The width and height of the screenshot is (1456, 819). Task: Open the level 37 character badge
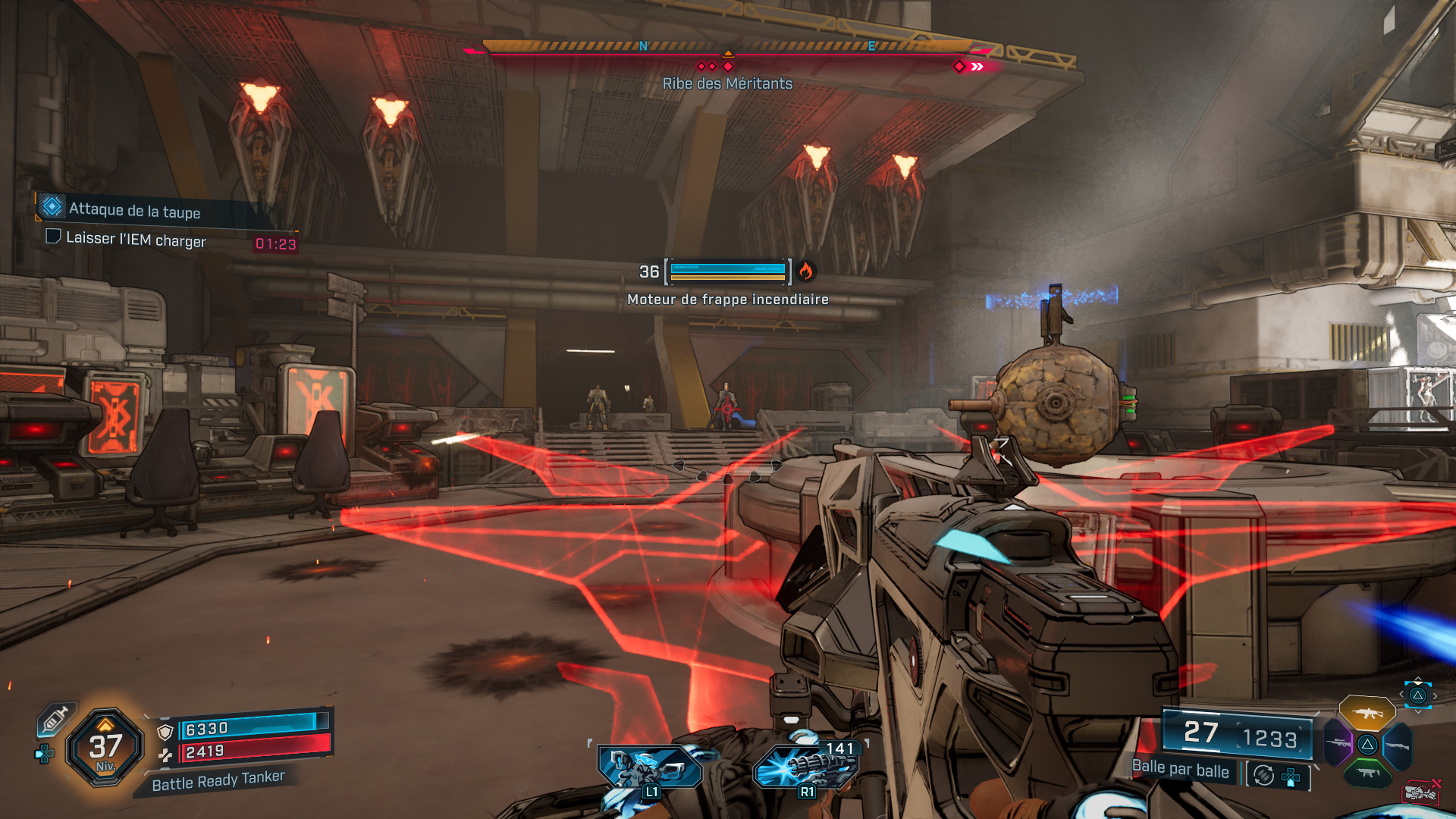pyautogui.click(x=105, y=748)
